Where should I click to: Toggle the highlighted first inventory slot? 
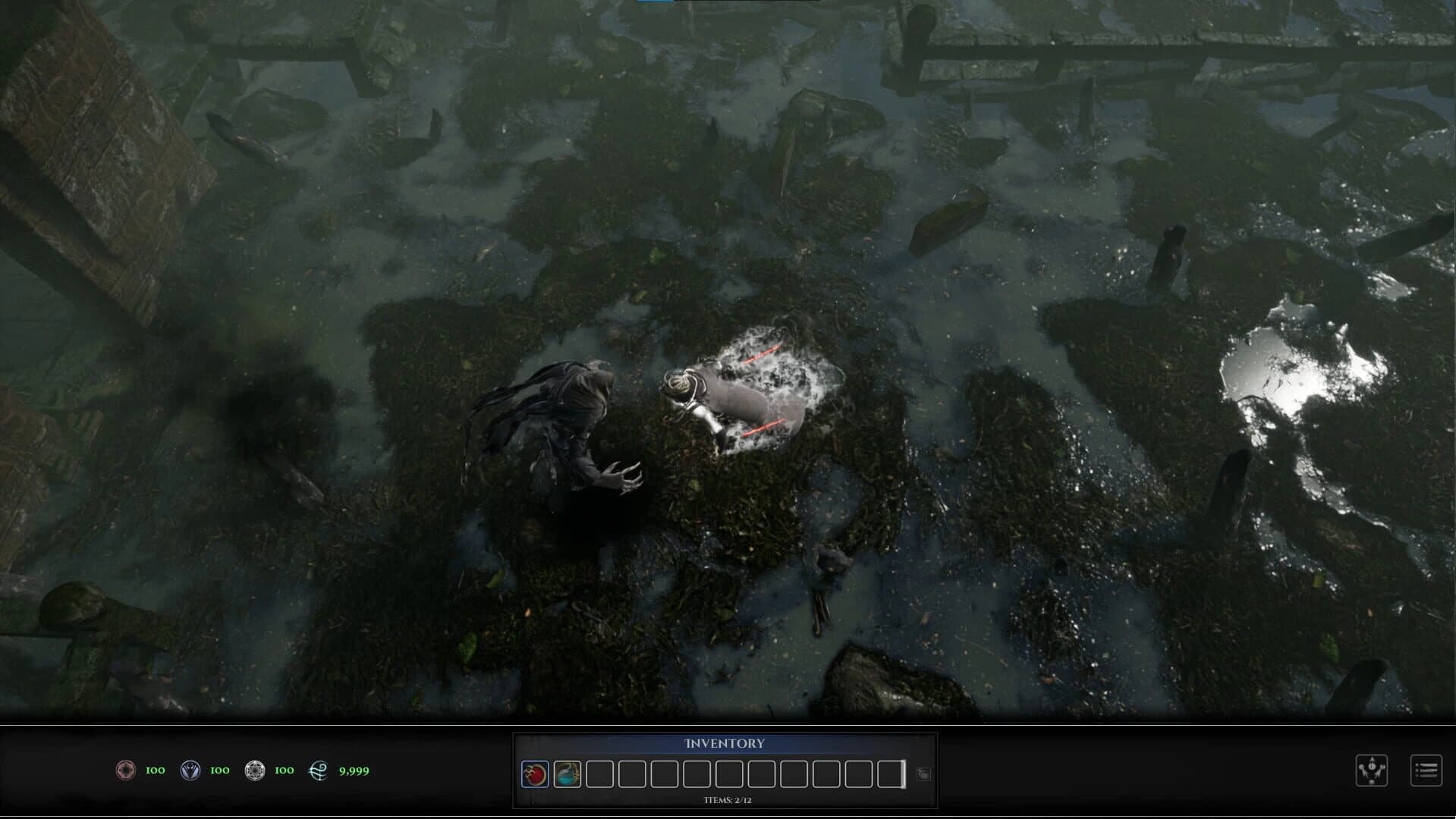coord(535,775)
